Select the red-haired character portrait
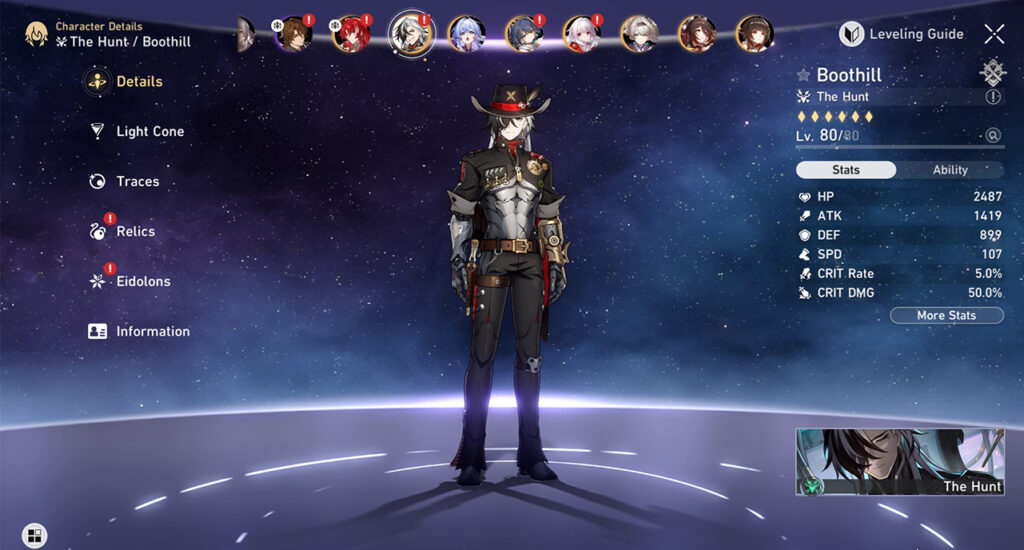This screenshot has height=550, width=1024. [351, 34]
